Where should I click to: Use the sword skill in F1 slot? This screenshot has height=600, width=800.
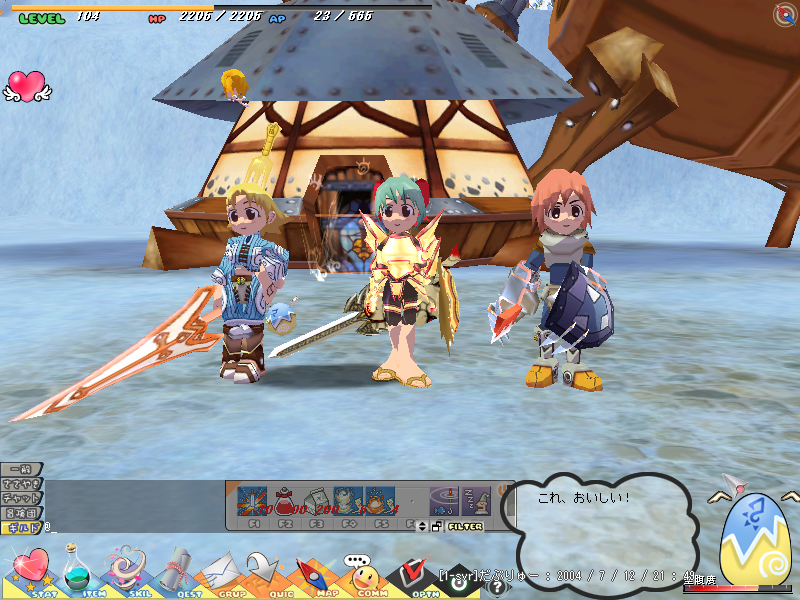(255, 500)
